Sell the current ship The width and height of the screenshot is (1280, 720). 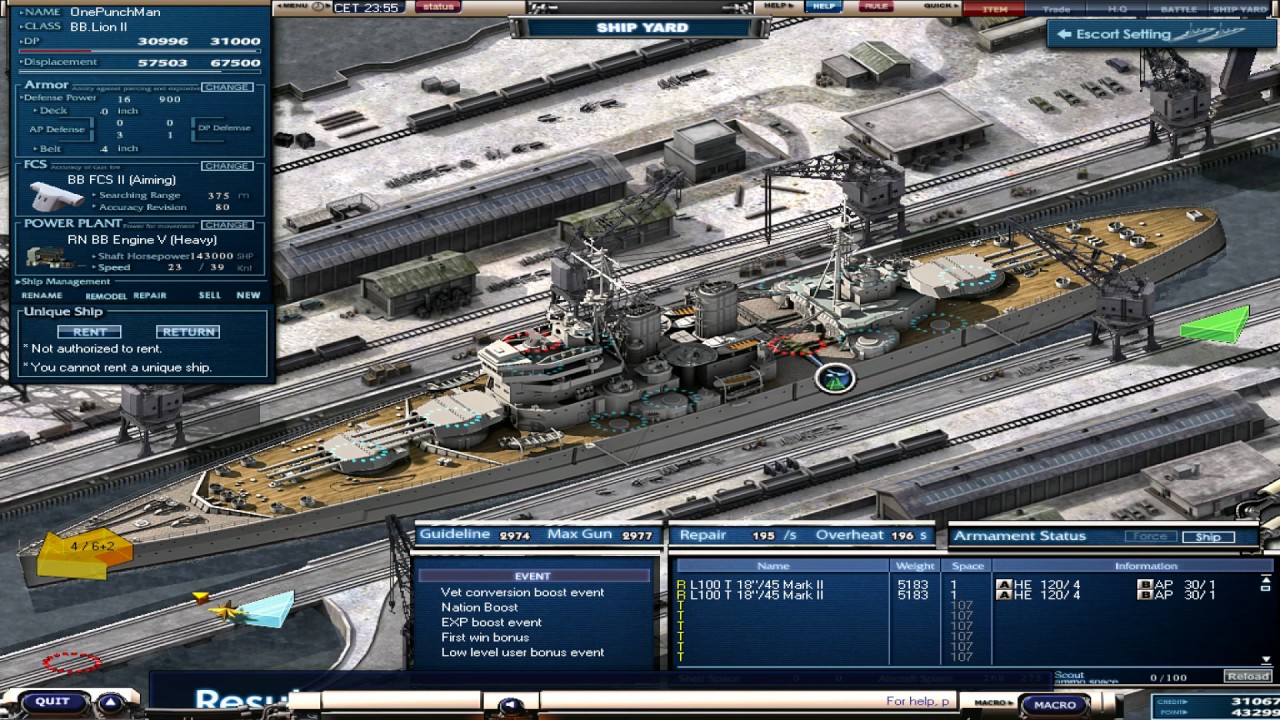click(210, 296)
